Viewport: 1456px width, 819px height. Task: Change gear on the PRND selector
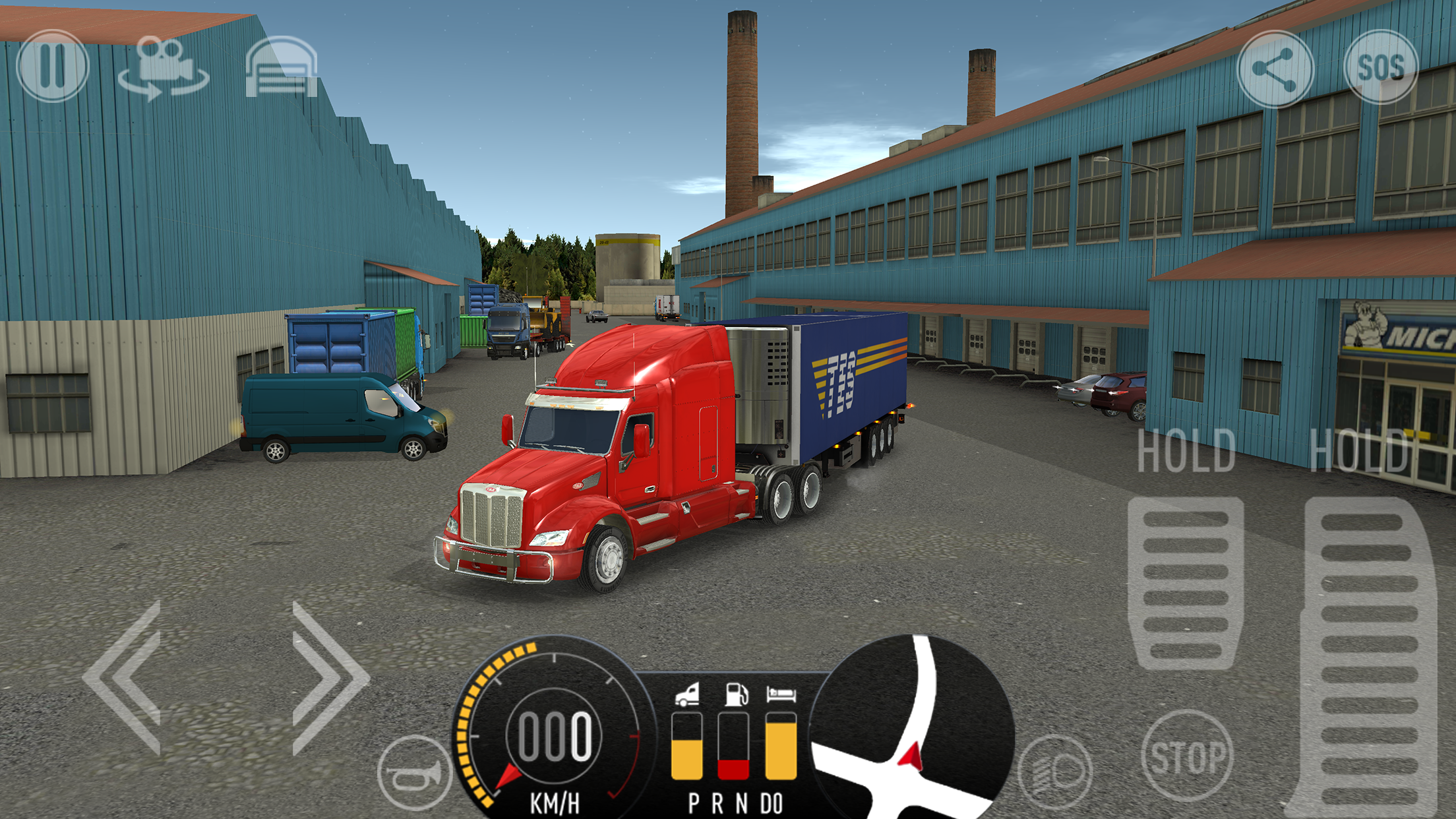(x=735, y=804)
